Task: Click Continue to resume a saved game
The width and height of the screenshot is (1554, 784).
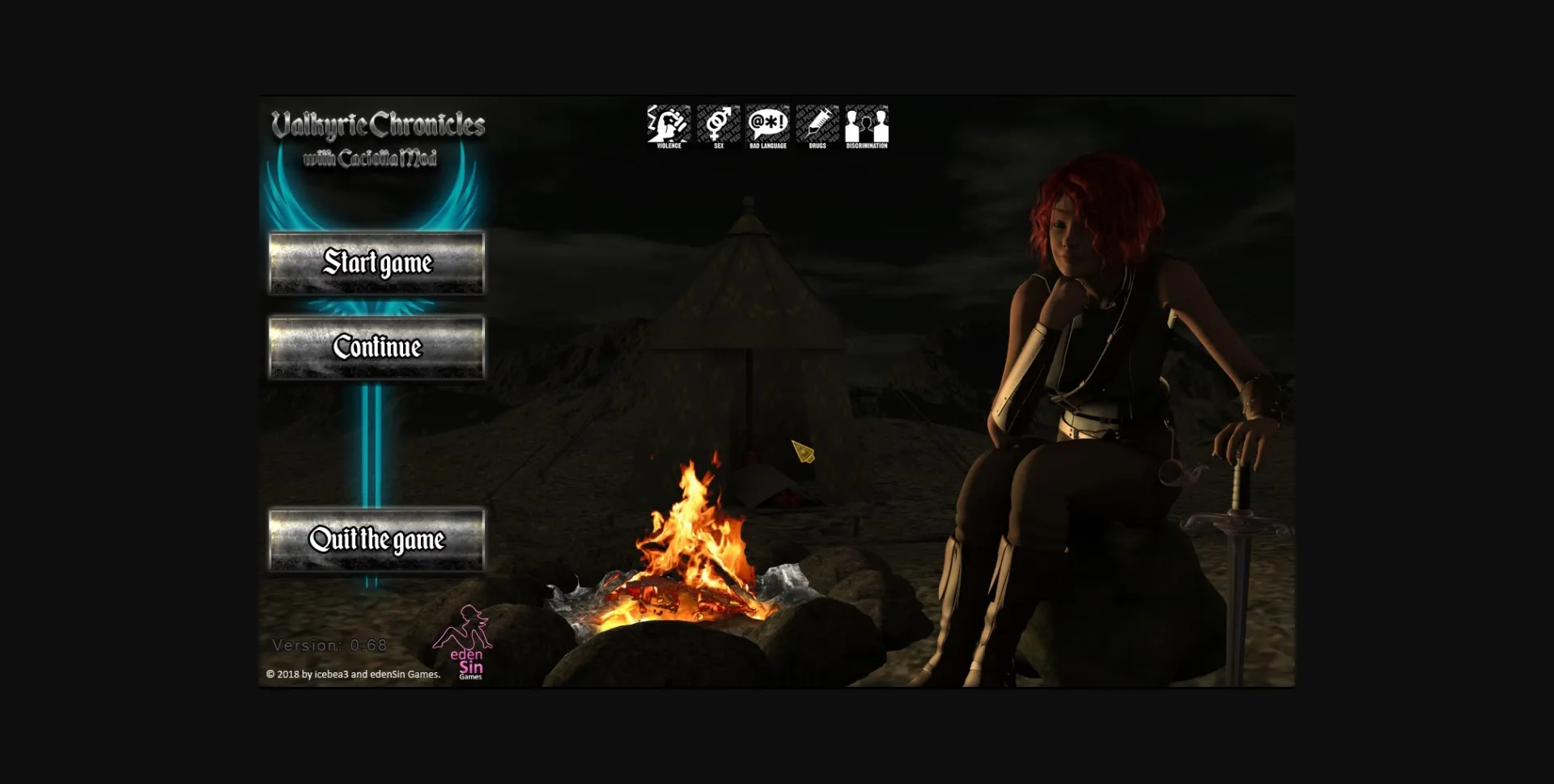Action: coord(377,347)
